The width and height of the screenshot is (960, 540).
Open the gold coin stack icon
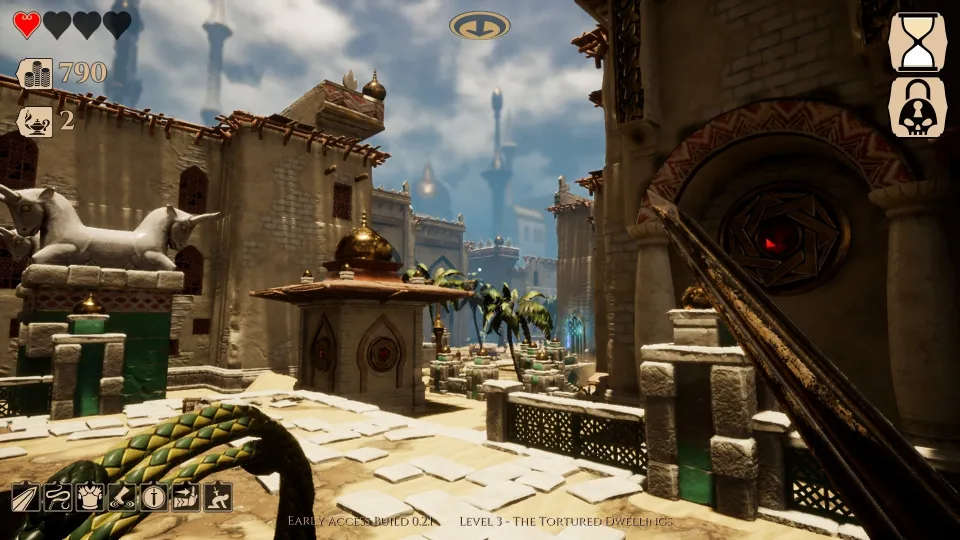(x=35, y=73)
